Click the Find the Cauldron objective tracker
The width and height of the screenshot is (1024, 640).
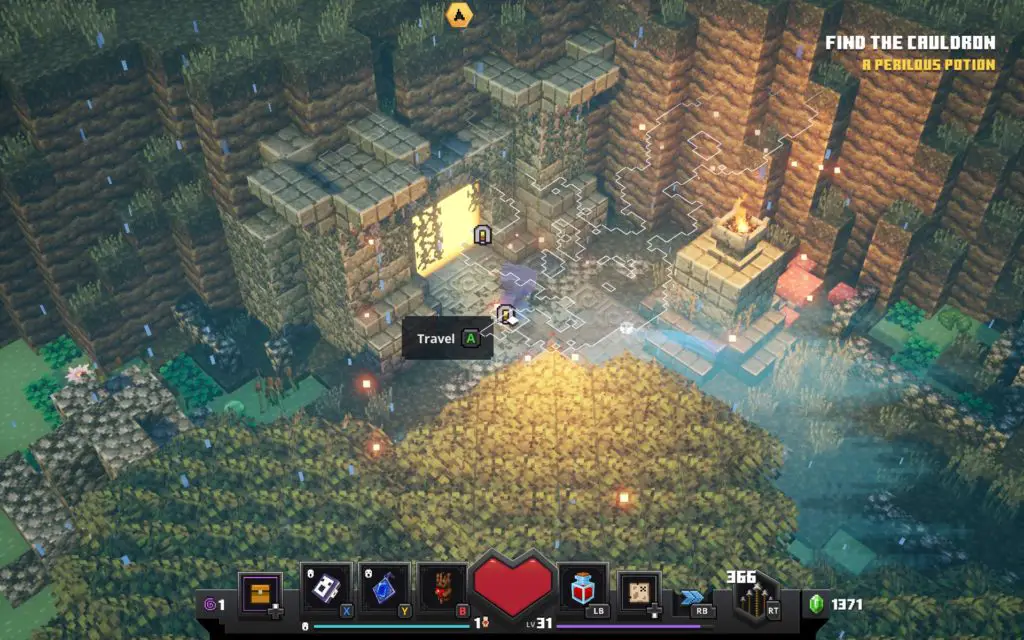click(909, 43)
